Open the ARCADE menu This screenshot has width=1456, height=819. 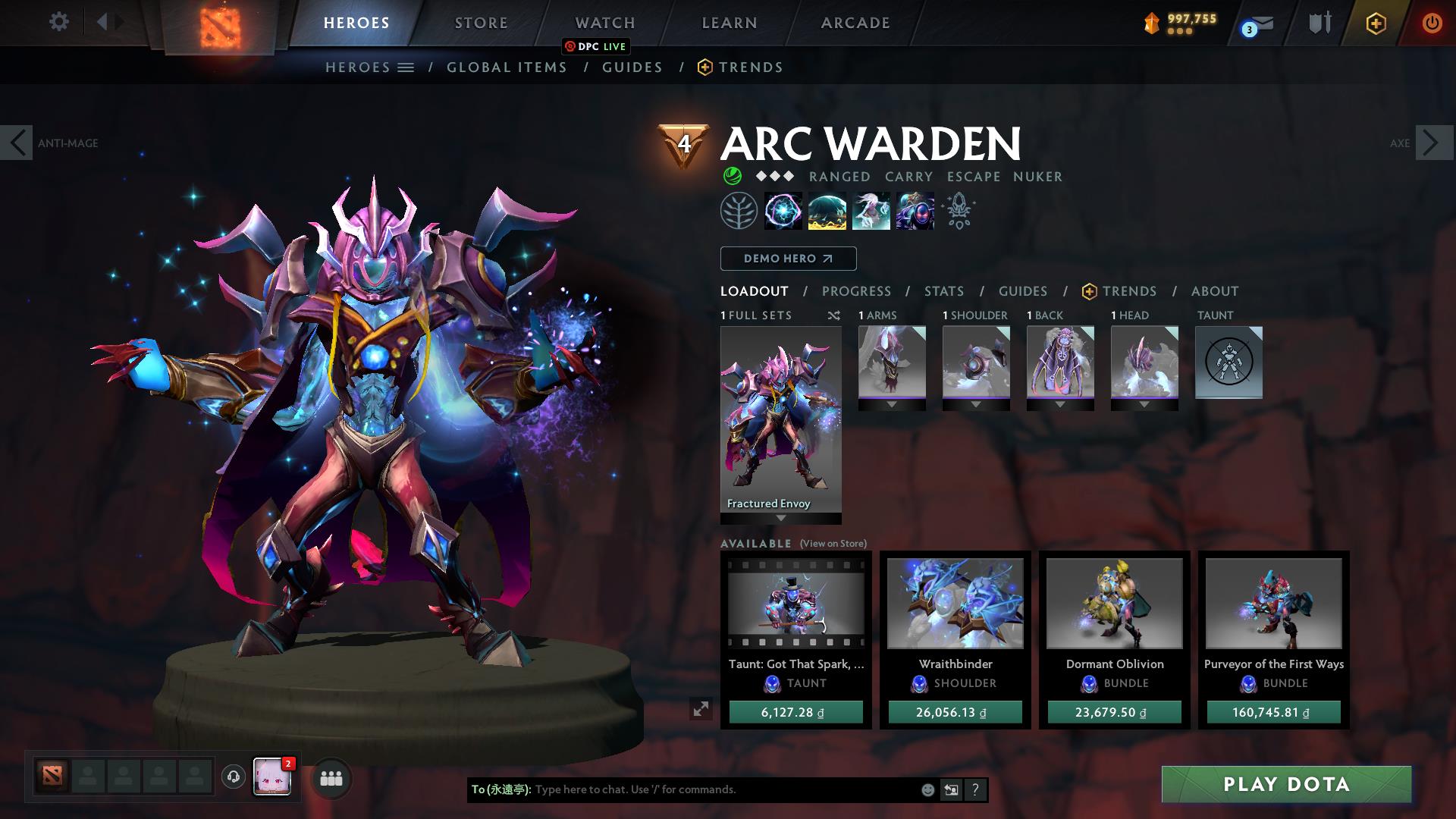pos(855,23)
